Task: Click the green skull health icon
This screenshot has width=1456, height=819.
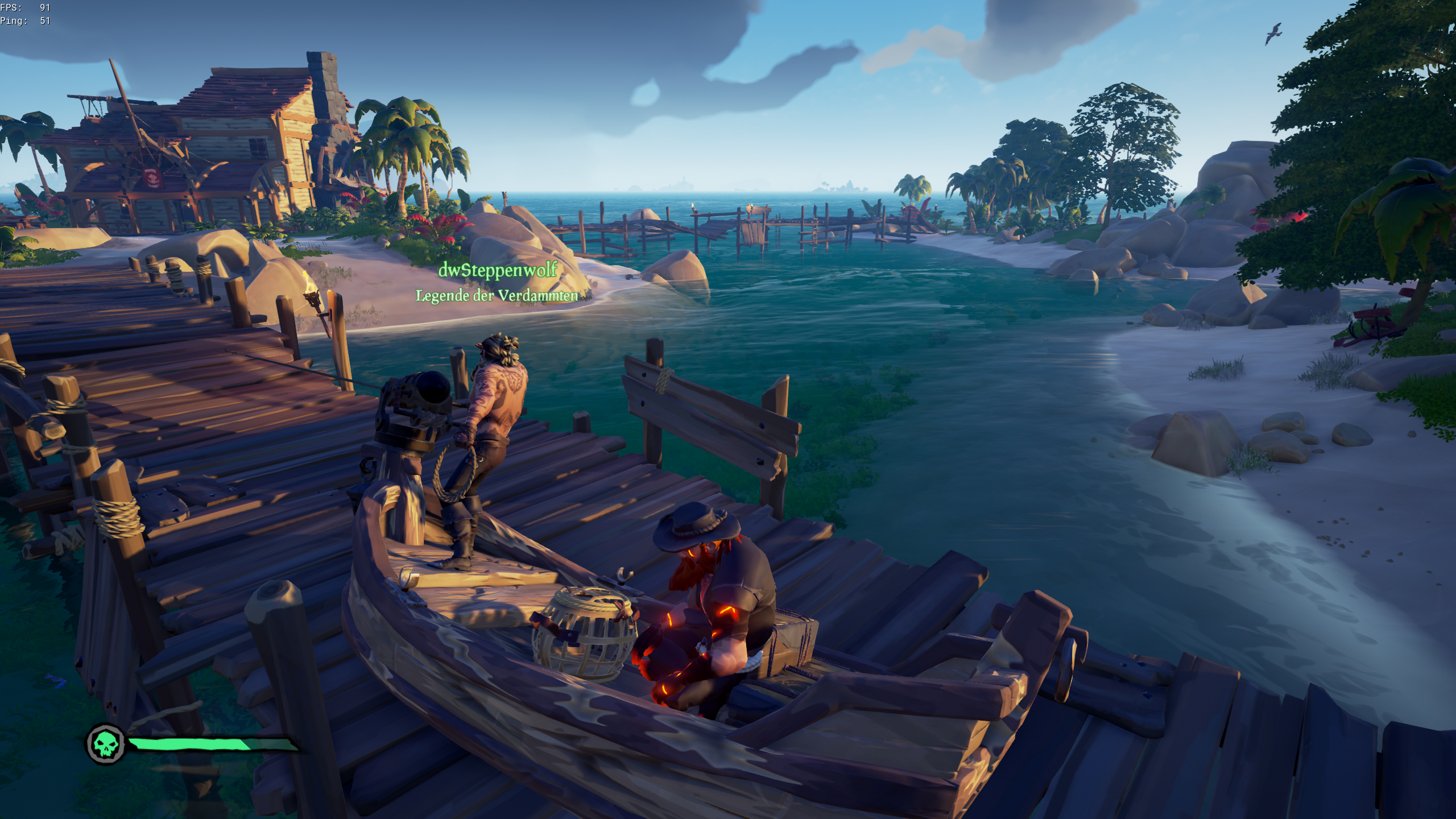Action: [106, 743]
